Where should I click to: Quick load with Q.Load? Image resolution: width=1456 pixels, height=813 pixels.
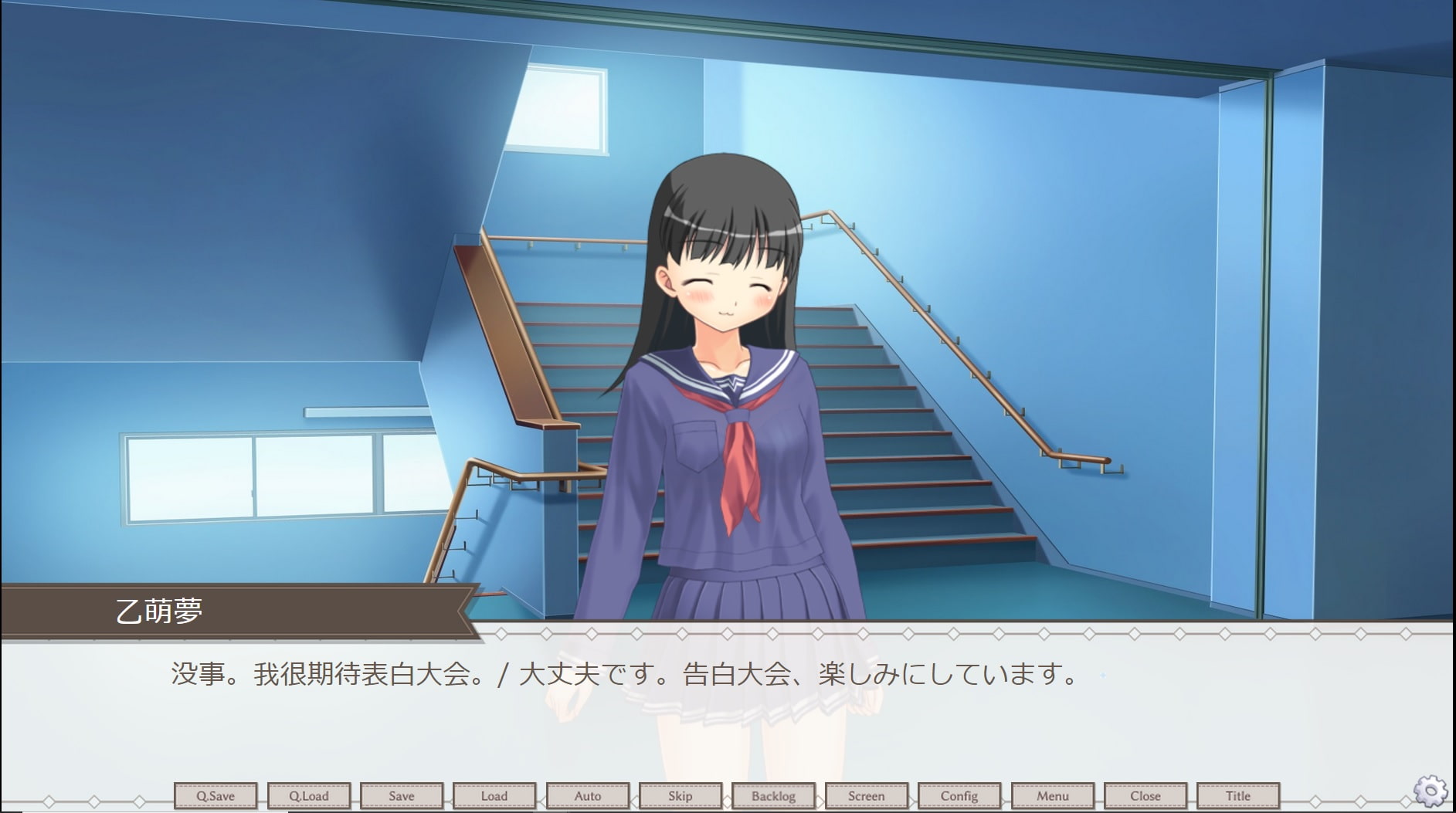click(x=309, y=795)
